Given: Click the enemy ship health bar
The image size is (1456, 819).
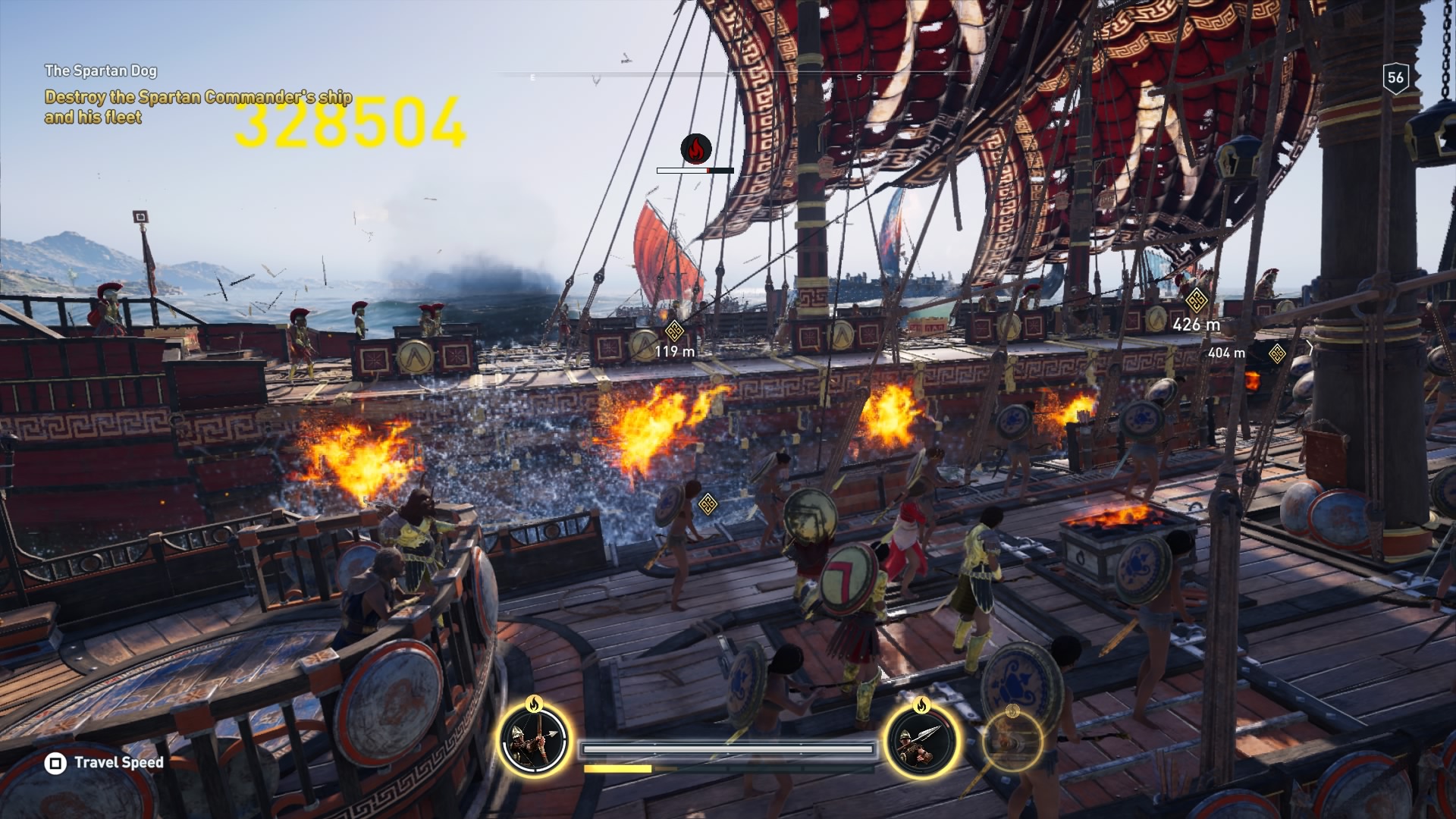Looking at the screenshot, I should click(x=695, y=170).
